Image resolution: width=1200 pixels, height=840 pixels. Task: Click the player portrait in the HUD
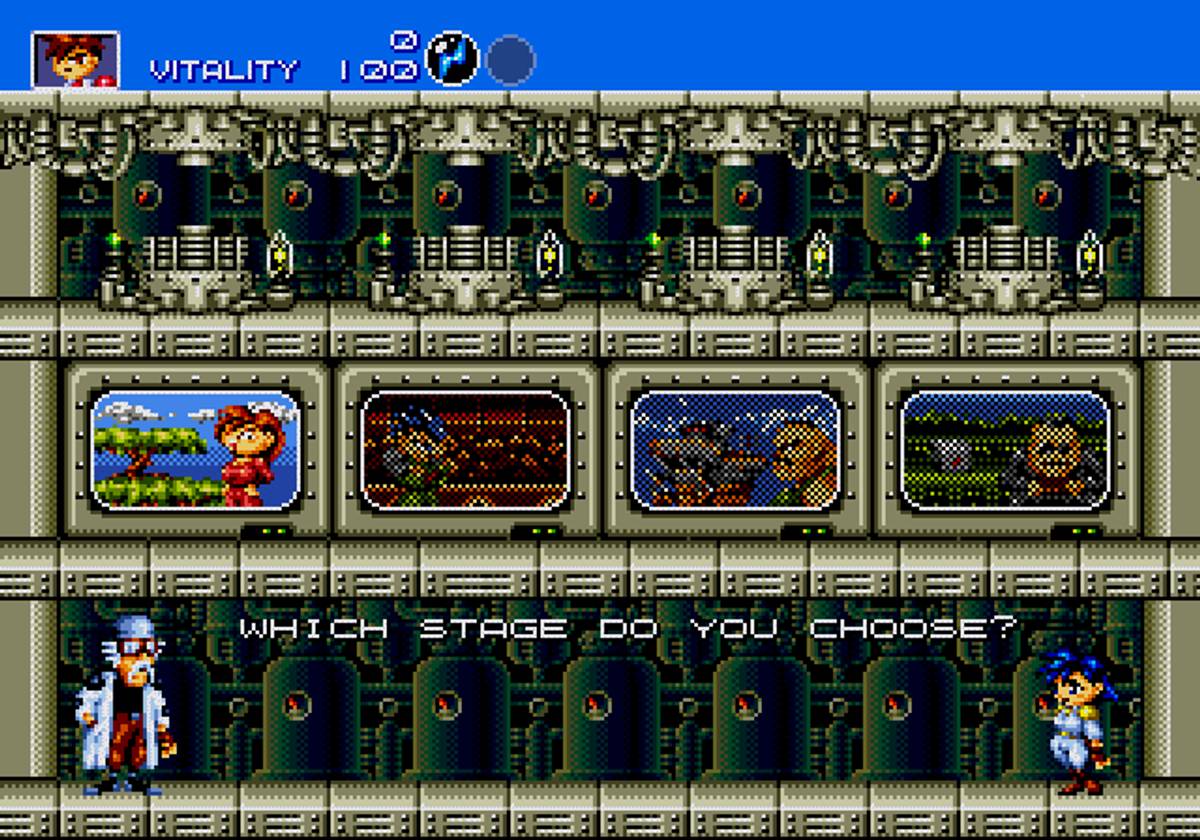pyautogui.click(x=75, y=59)
